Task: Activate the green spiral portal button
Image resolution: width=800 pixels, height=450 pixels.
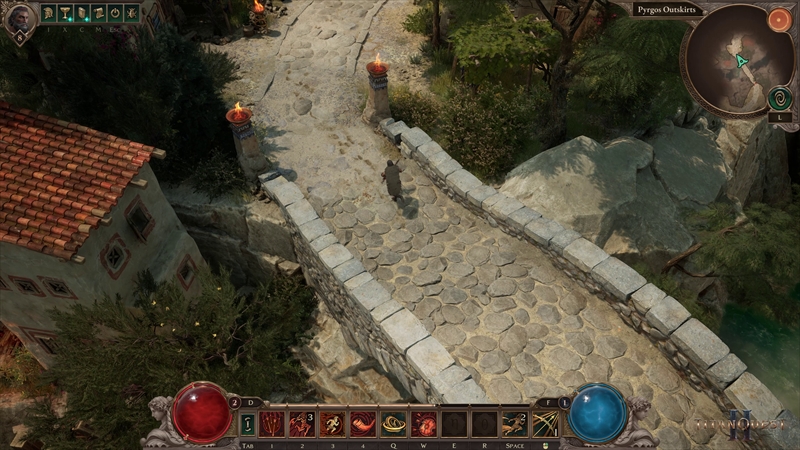Action: 780,98
